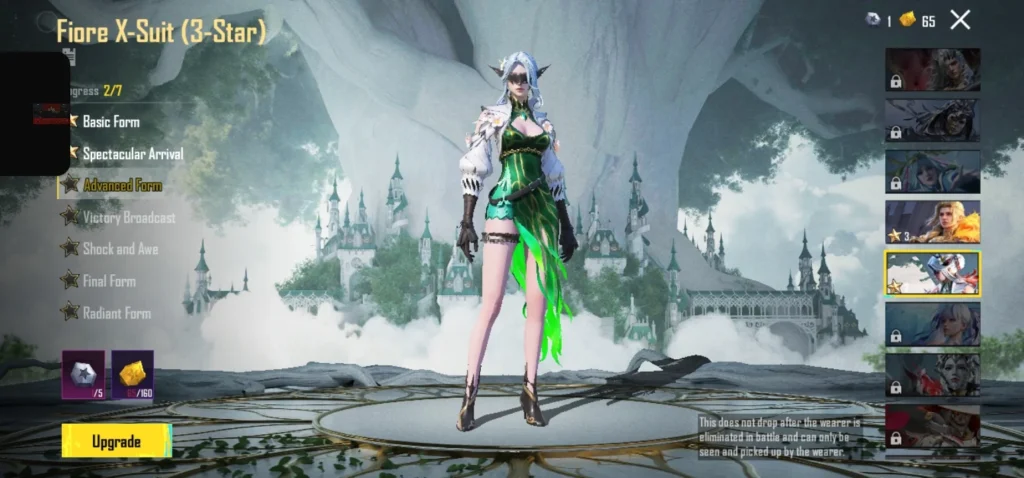Select the 3-star blonde character suit thumbnail
The width and height of the screenshot is (1024, 478).
(x=932, y=221)
